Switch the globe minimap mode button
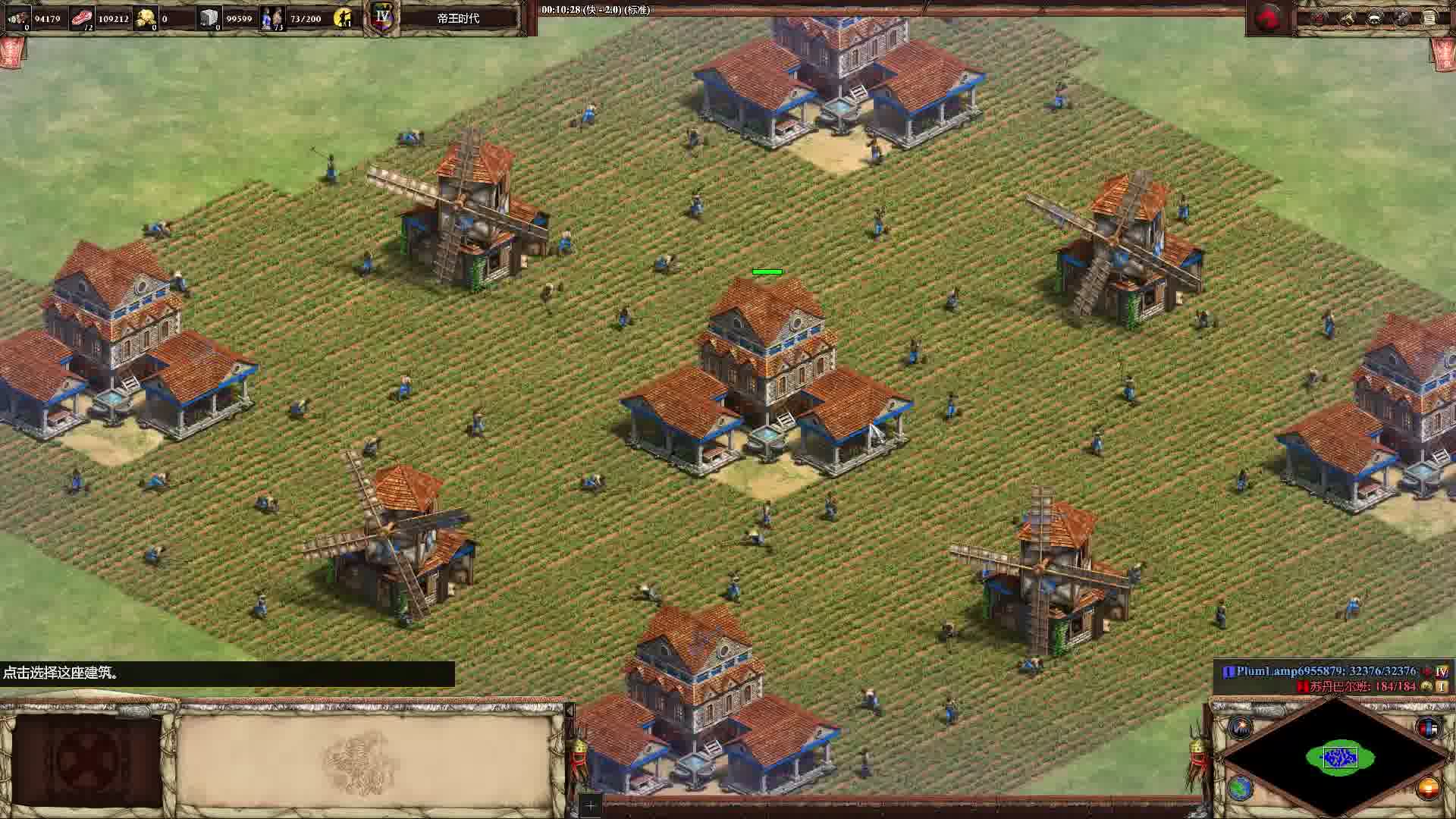The width and height of the screenshot is (1456, 819). [1241, 789]
